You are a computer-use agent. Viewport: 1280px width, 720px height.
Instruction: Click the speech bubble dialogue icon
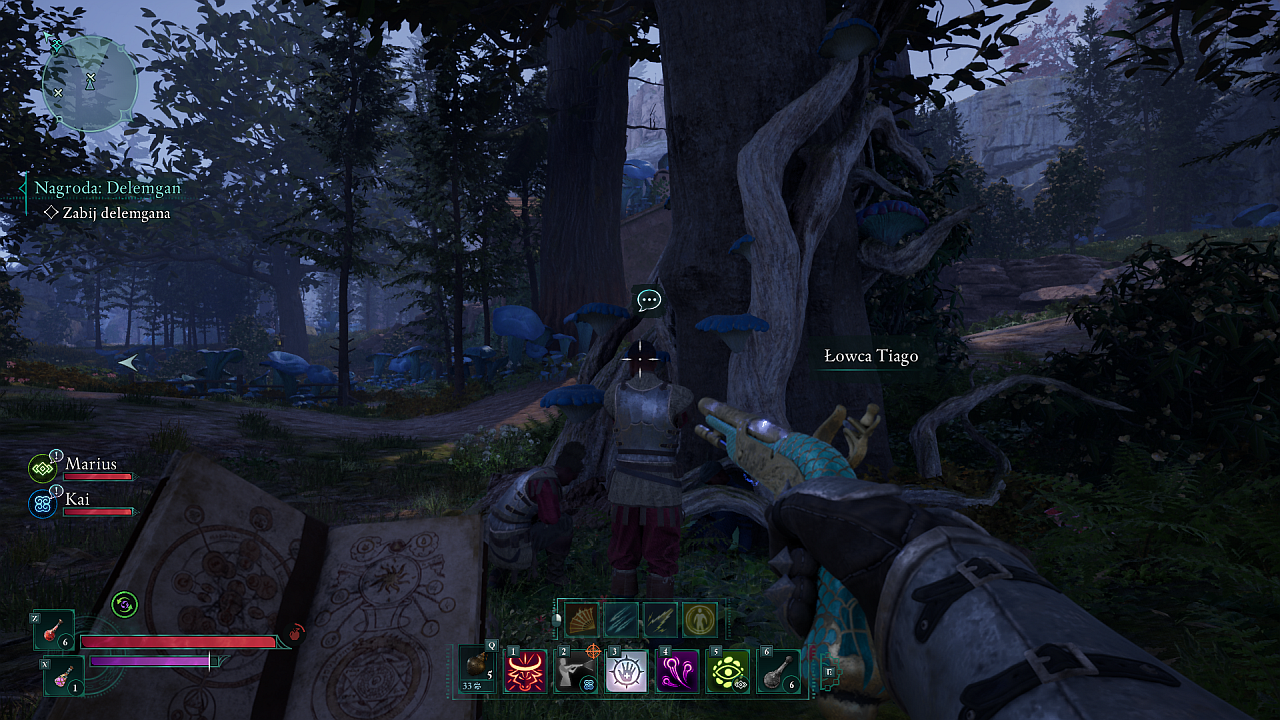(649, 299)
